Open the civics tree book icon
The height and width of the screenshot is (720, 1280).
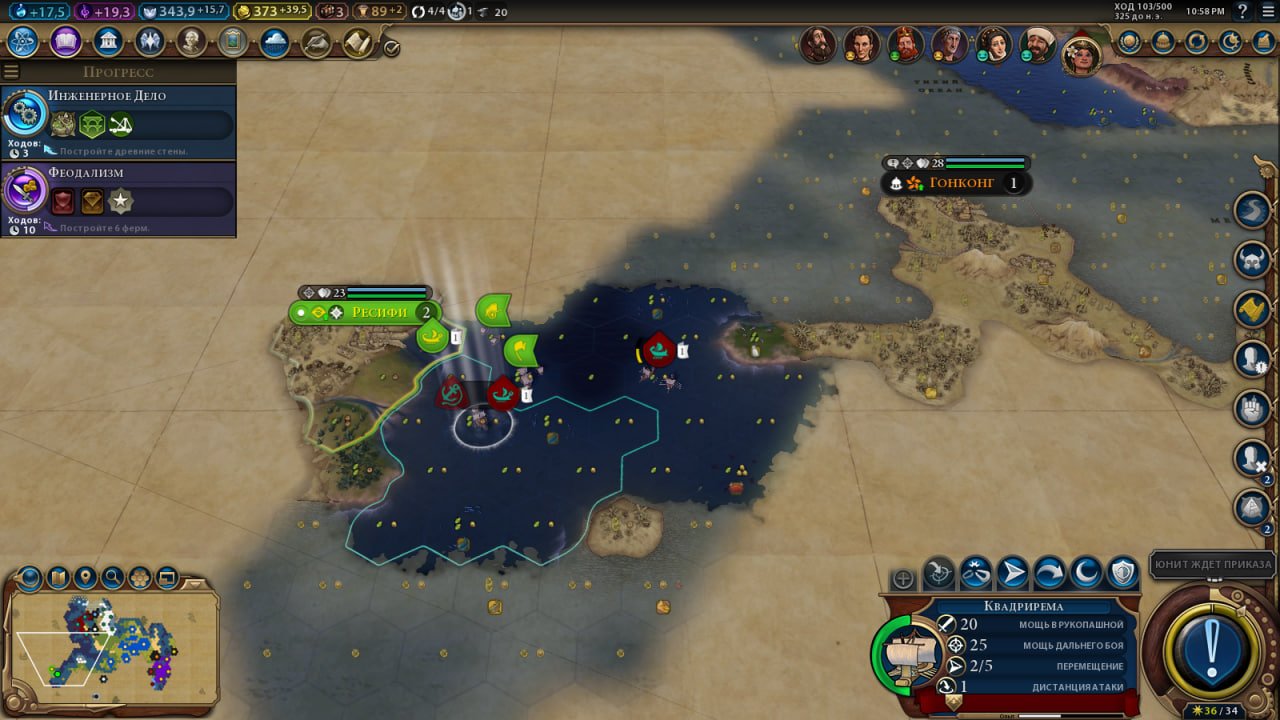coord(65,42)
